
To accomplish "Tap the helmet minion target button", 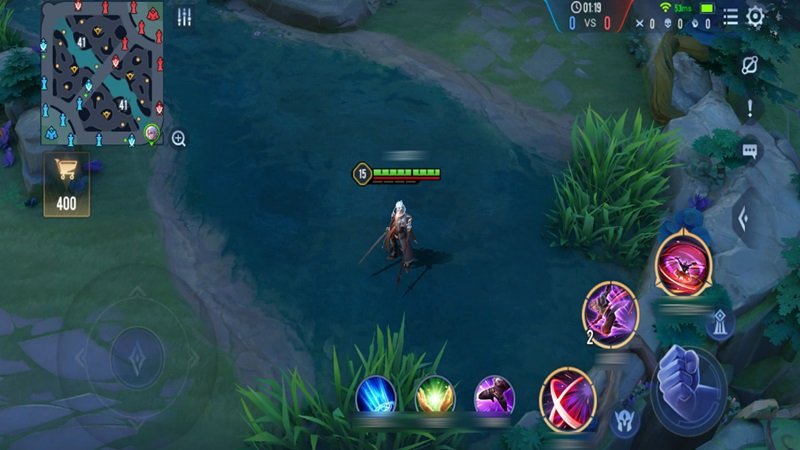I will click(626, 417).
